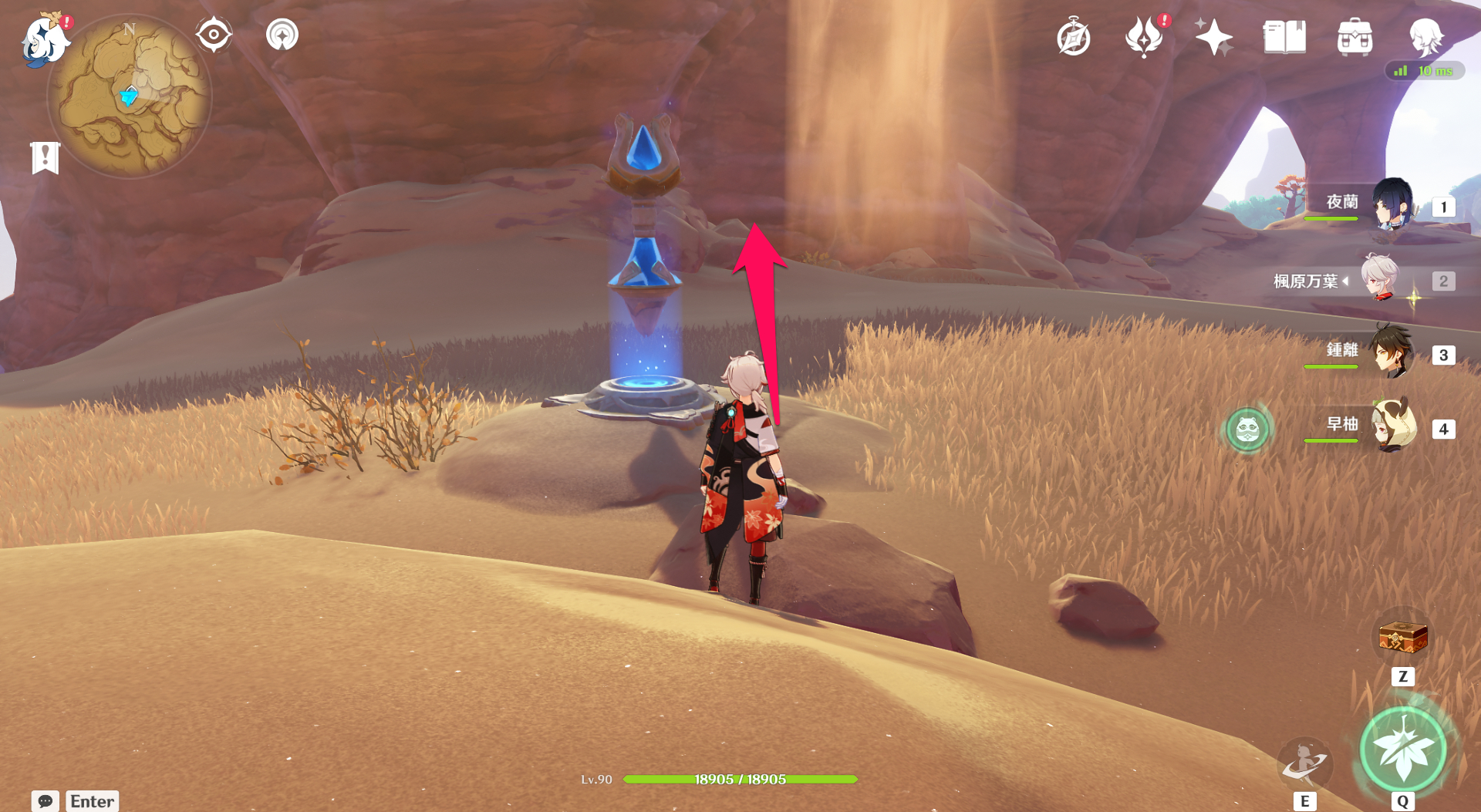The image size is (1481, 812).
Task: Open the chat speech bubble
Action: pos(45,801)
